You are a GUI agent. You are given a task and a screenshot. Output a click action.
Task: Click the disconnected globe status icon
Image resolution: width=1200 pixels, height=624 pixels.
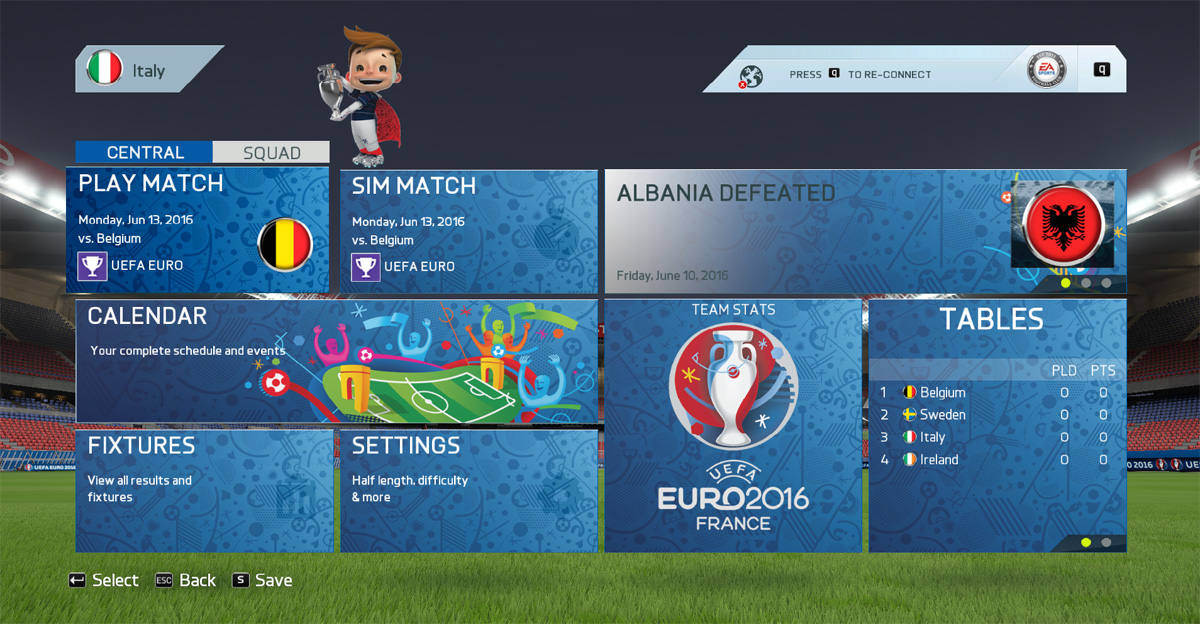pos(751,75)
